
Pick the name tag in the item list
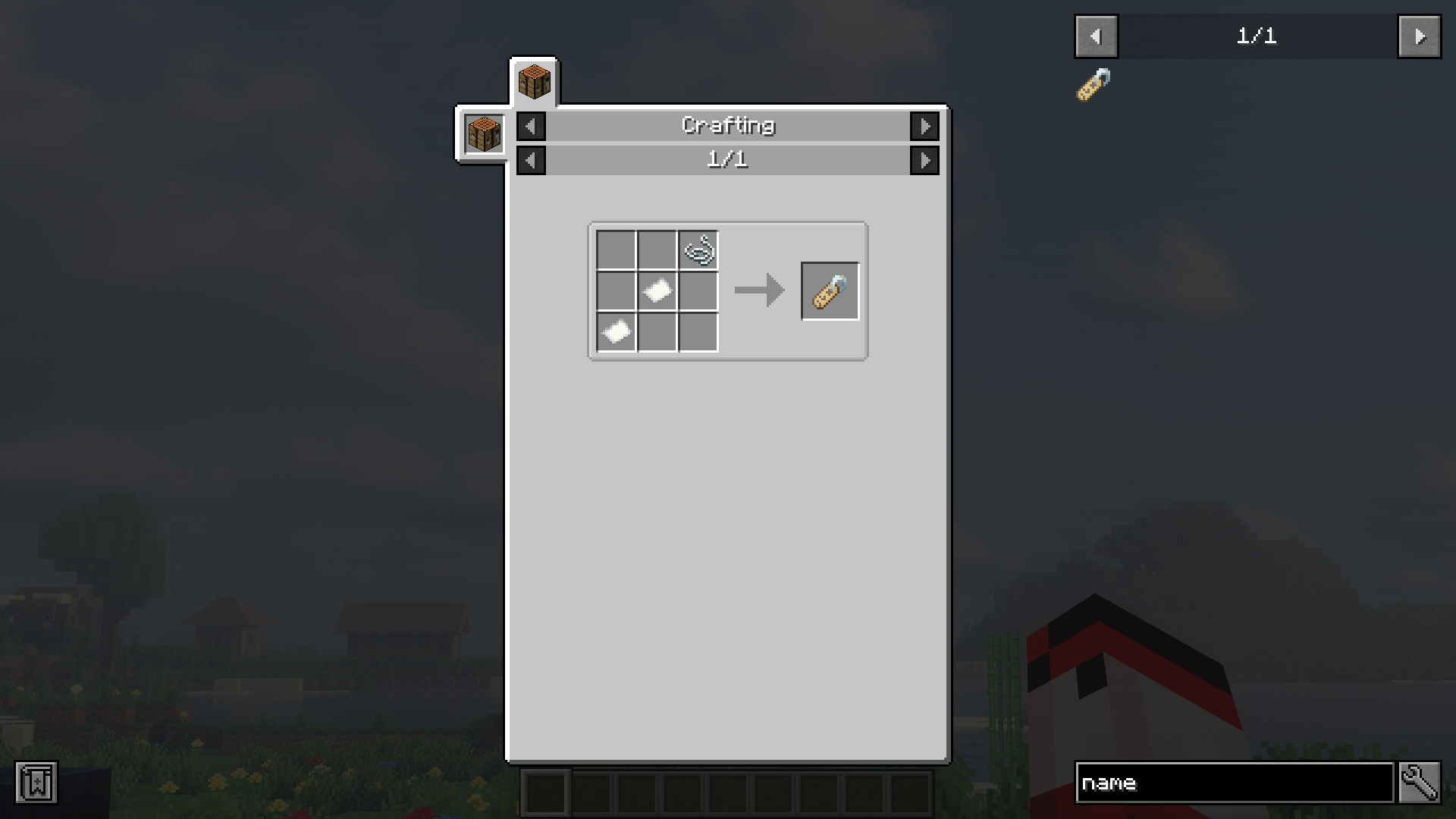1094,85
